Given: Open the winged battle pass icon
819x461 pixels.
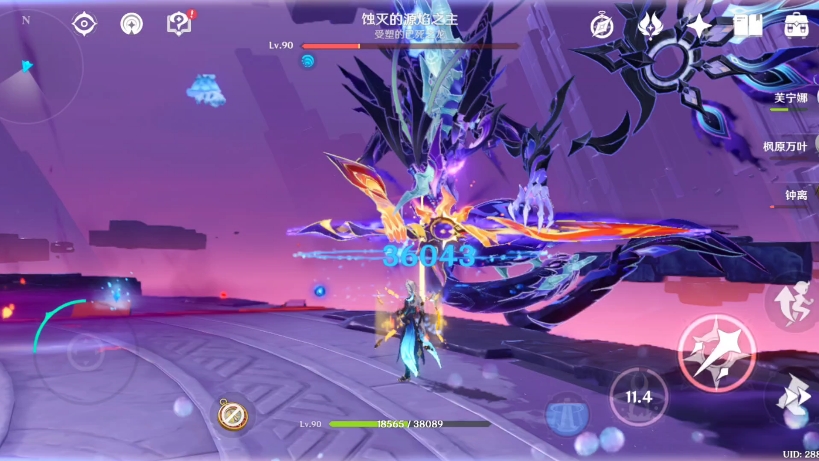Looking at the screenshot, I should pos(651,26).
